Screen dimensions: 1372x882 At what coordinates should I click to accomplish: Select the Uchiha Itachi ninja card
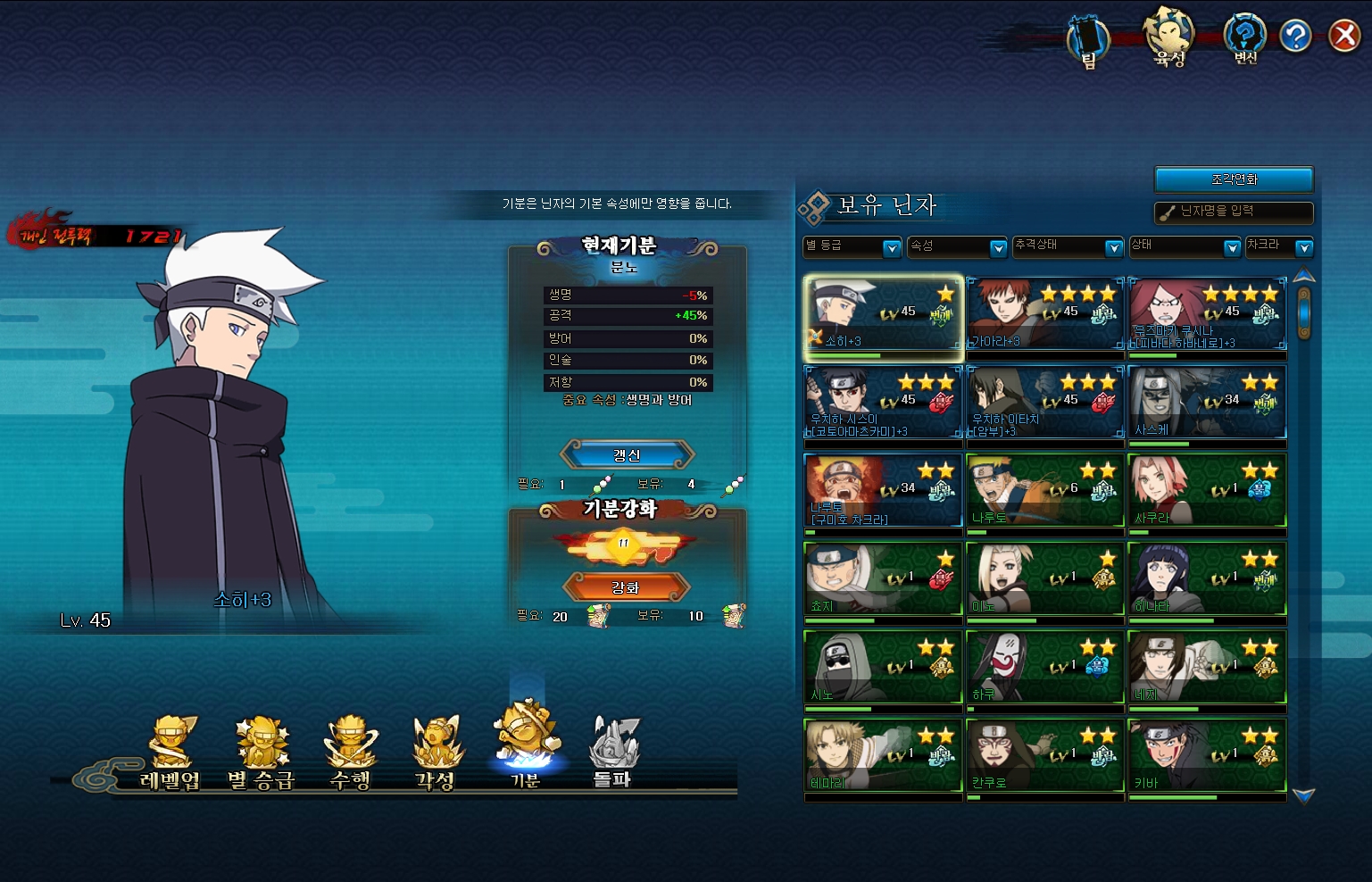pos(1044,402)
